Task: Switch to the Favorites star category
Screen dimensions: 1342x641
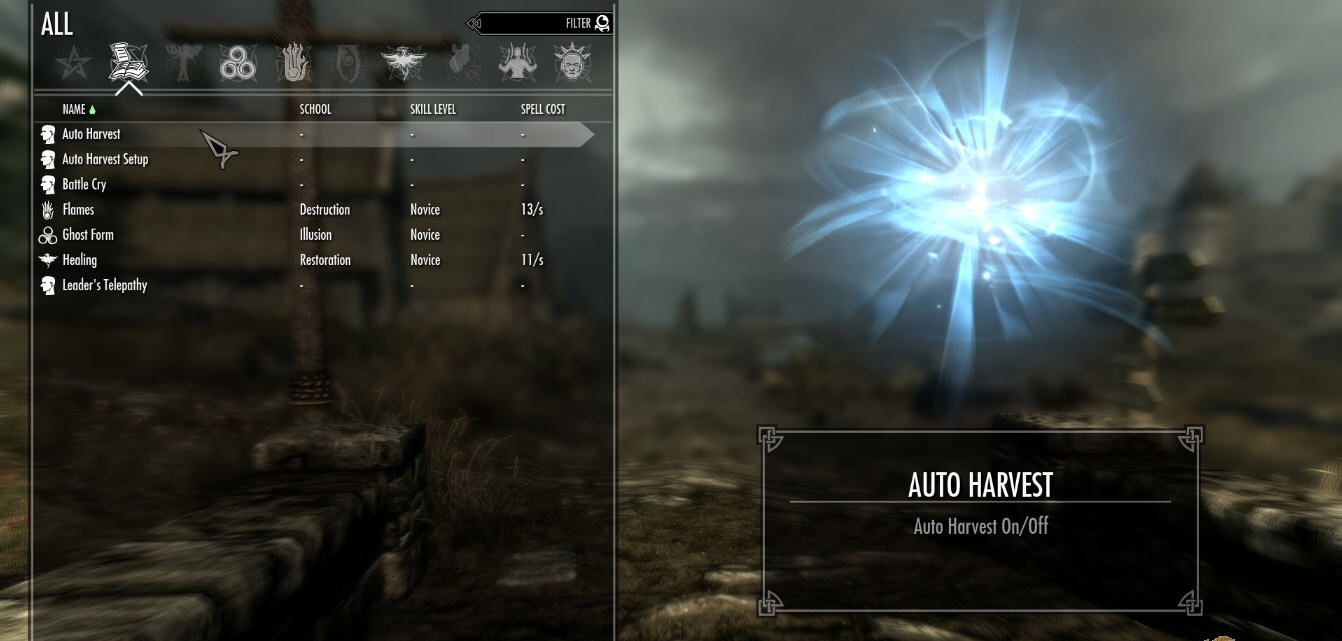Action: coord(73,65)
